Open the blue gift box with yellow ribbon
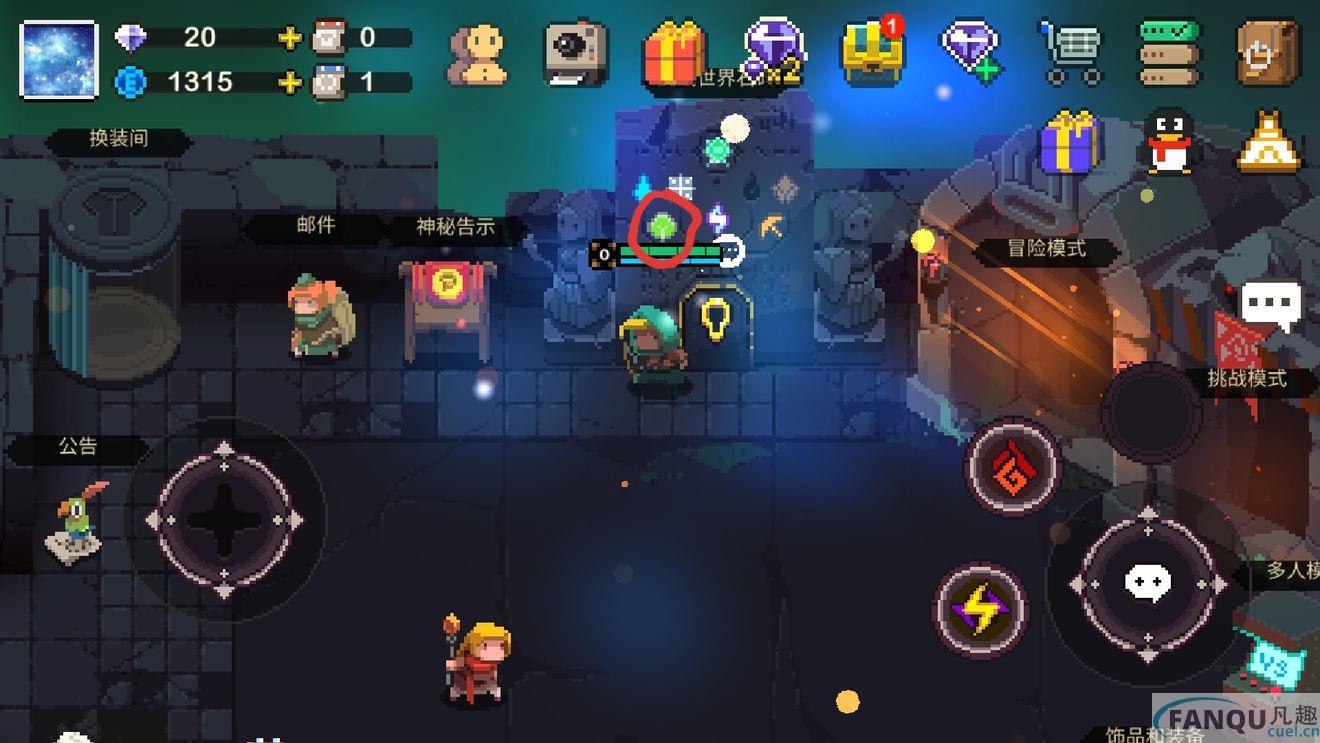Image resolution: width=1320 pixels, height=743 pixels. click(x=1070, y=143)
